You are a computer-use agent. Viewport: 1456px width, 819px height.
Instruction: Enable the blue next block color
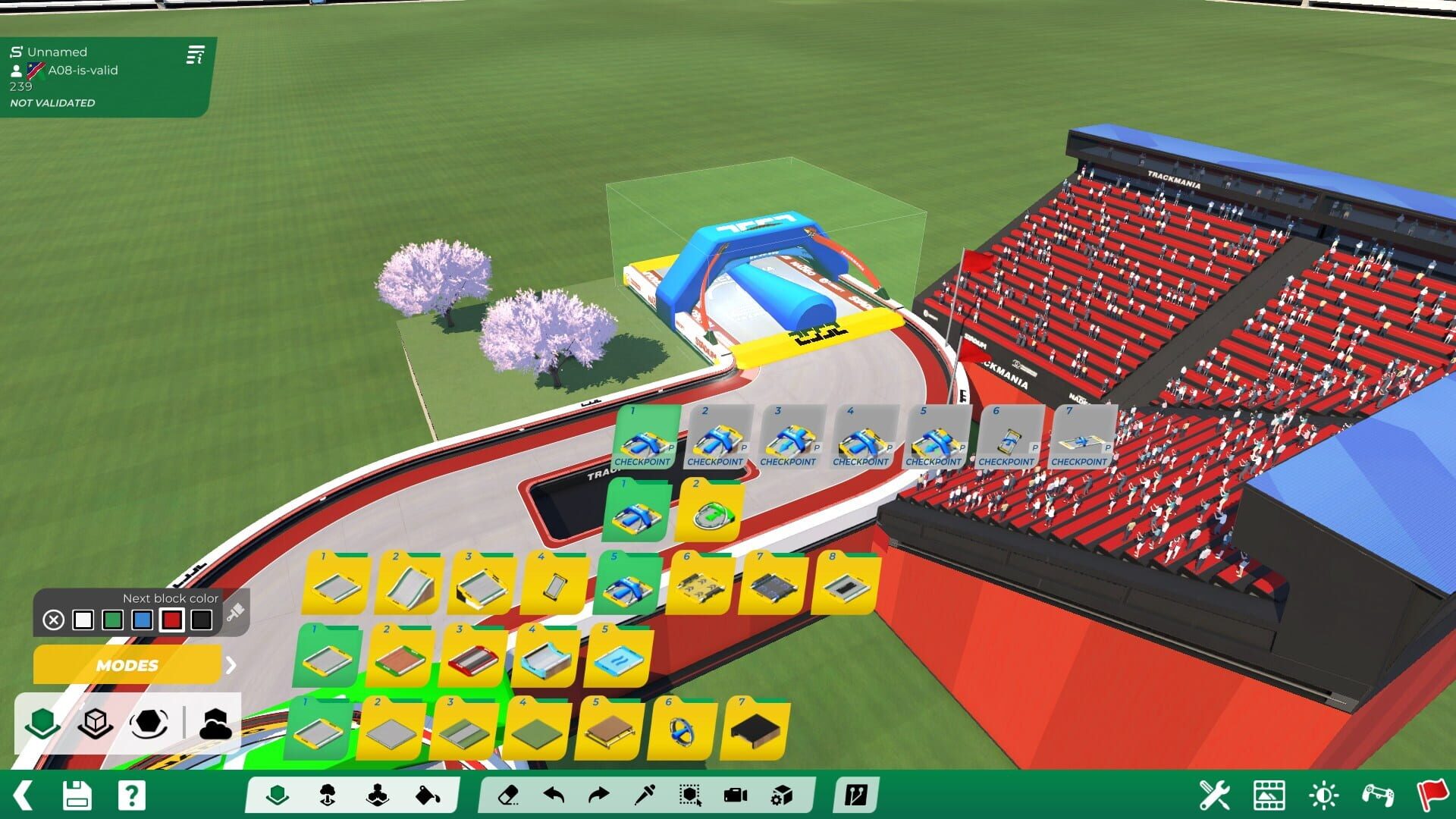(144, 620)
